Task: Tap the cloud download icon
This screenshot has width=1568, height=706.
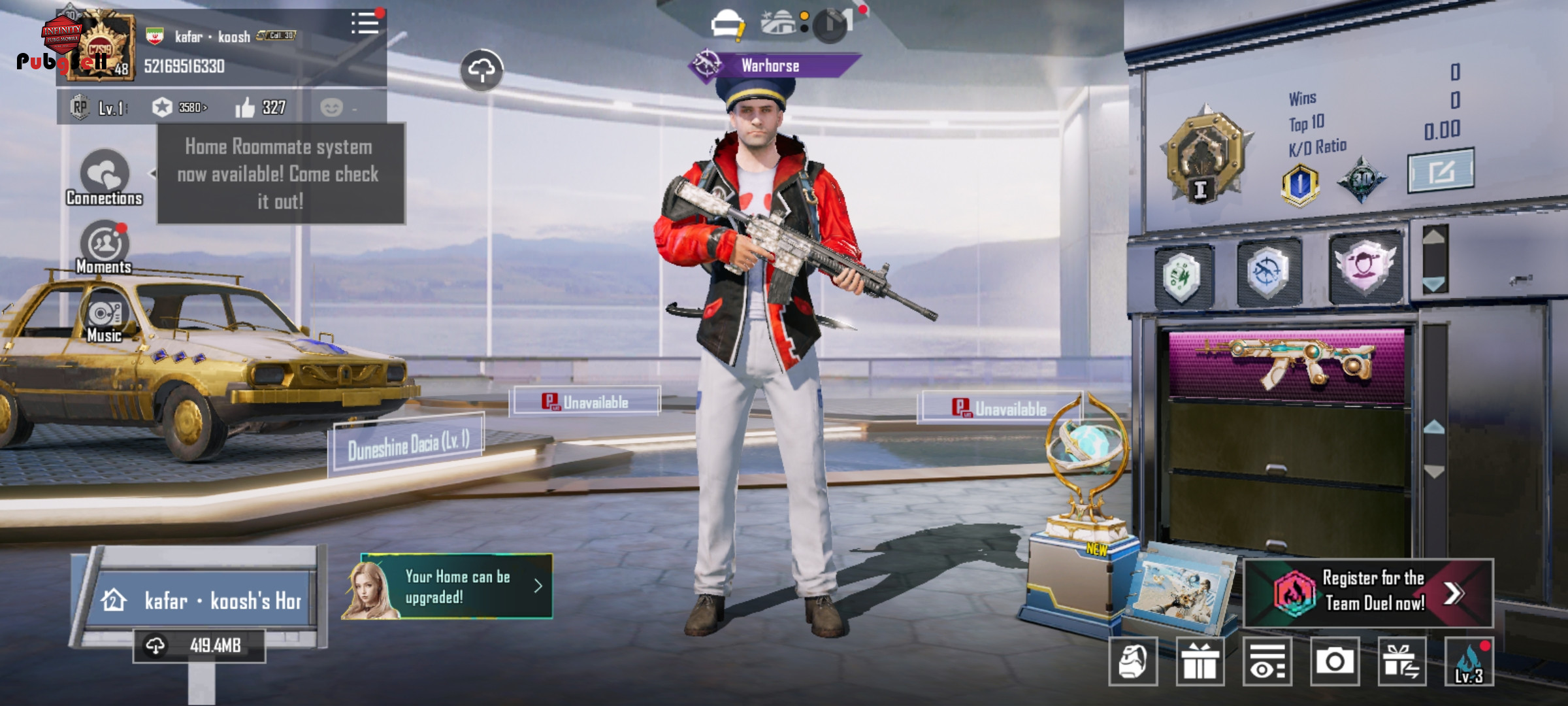Action: (x=482, y=70)
